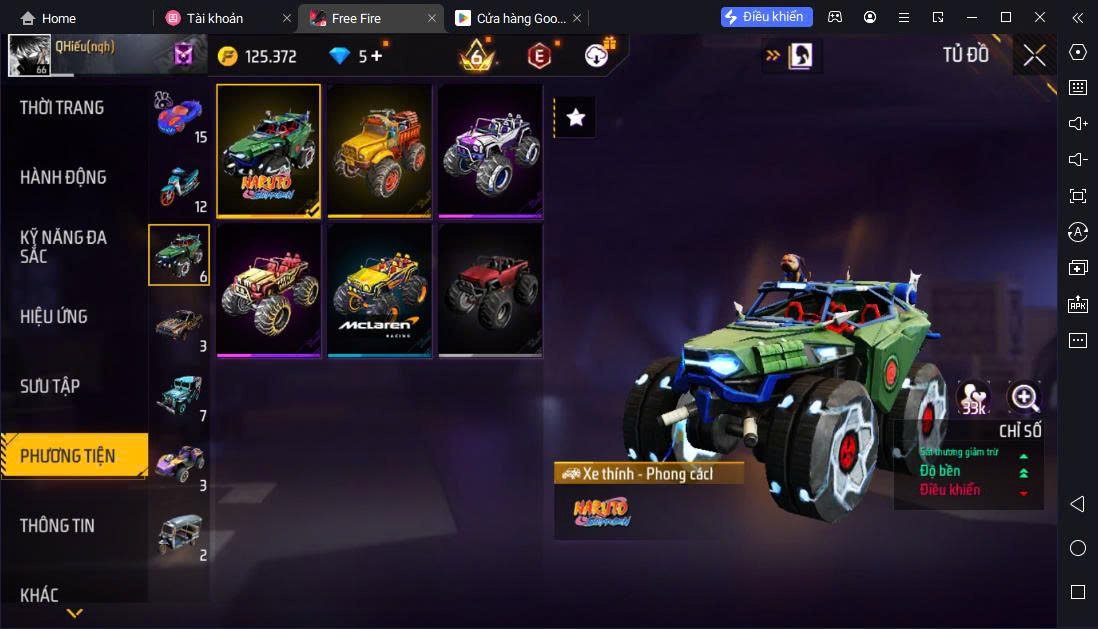Zoom in on the vehicle preview
The width and height of the screenshot is (1098, 629).
[1024, 398]
